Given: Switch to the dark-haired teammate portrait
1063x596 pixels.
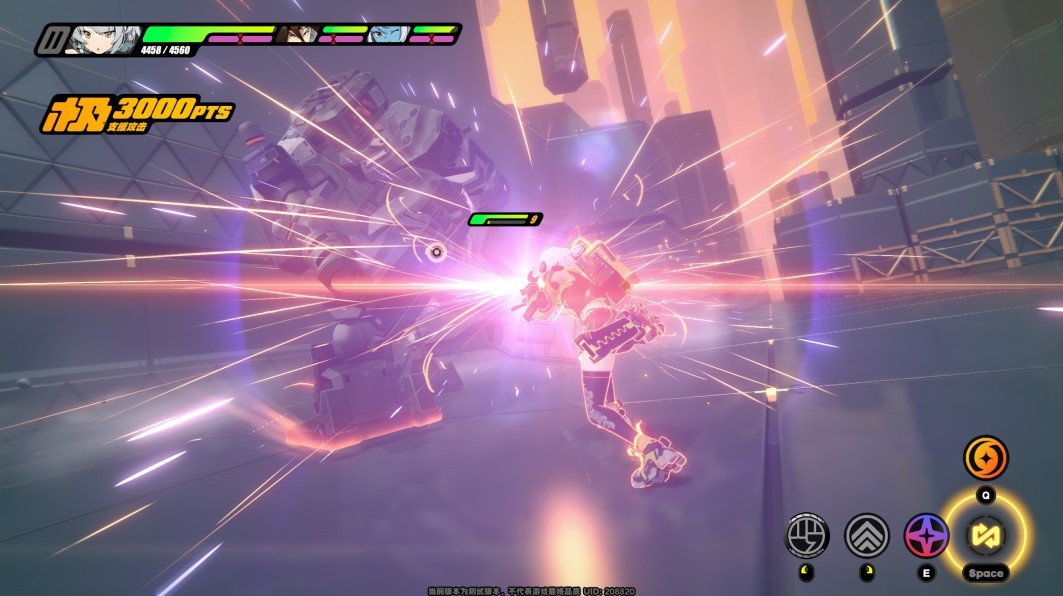Looking at the screenshot, I should (x=297, y=35).
